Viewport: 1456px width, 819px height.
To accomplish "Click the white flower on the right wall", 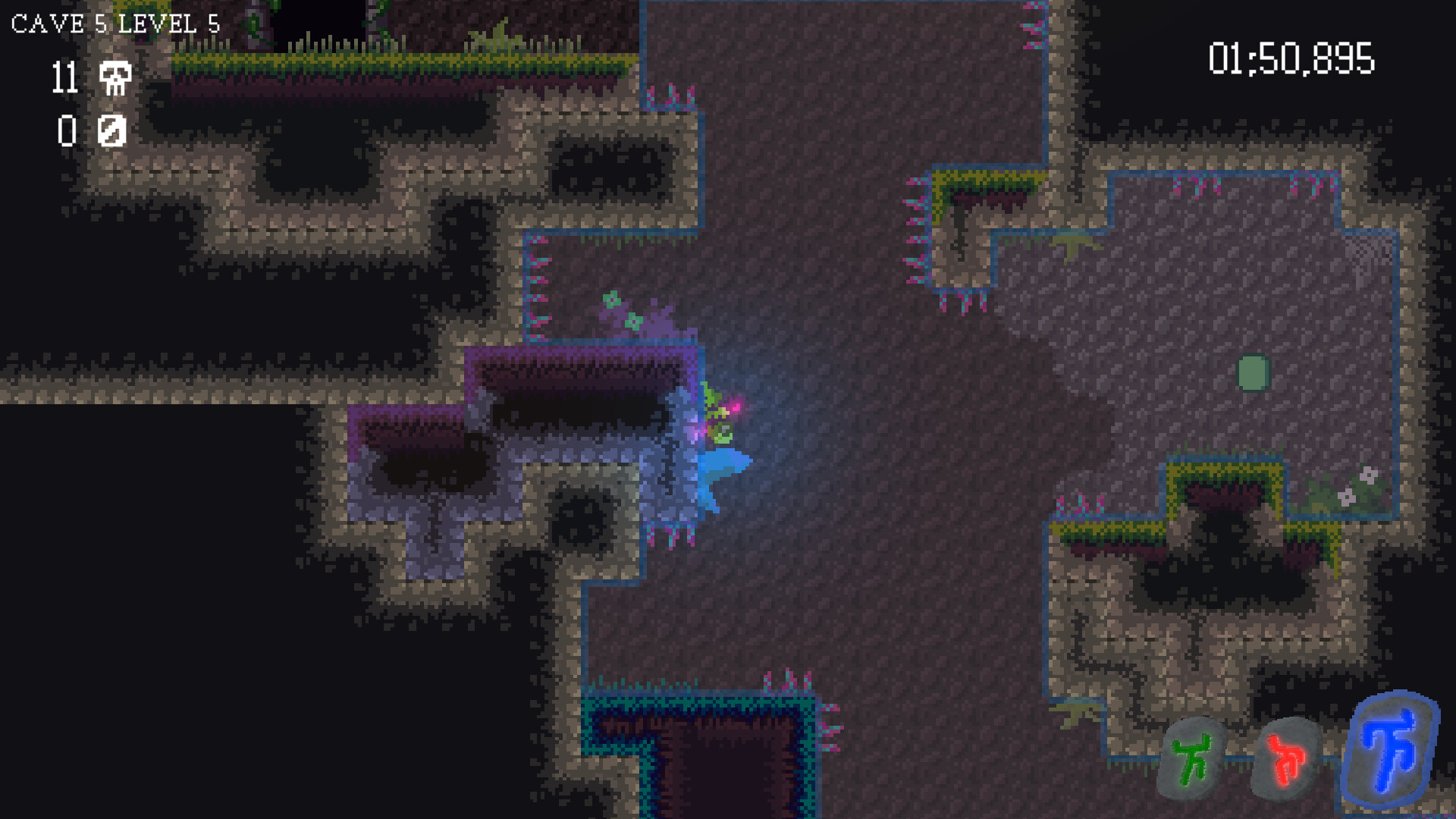I will point(1370,474).
